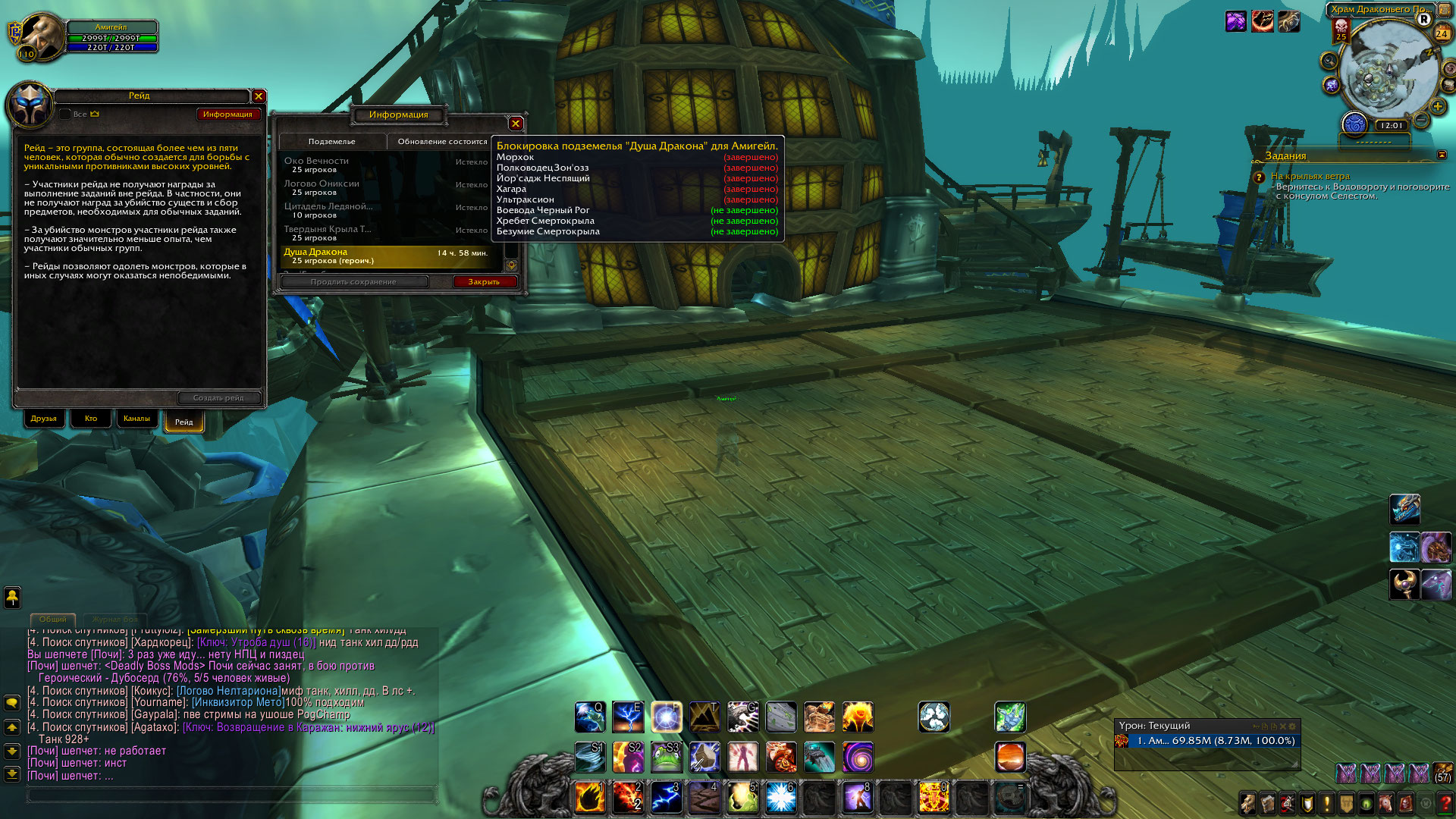Switch to the Каналы tab
Screen dimensions: 1456x819
click(x=136, y=419)
